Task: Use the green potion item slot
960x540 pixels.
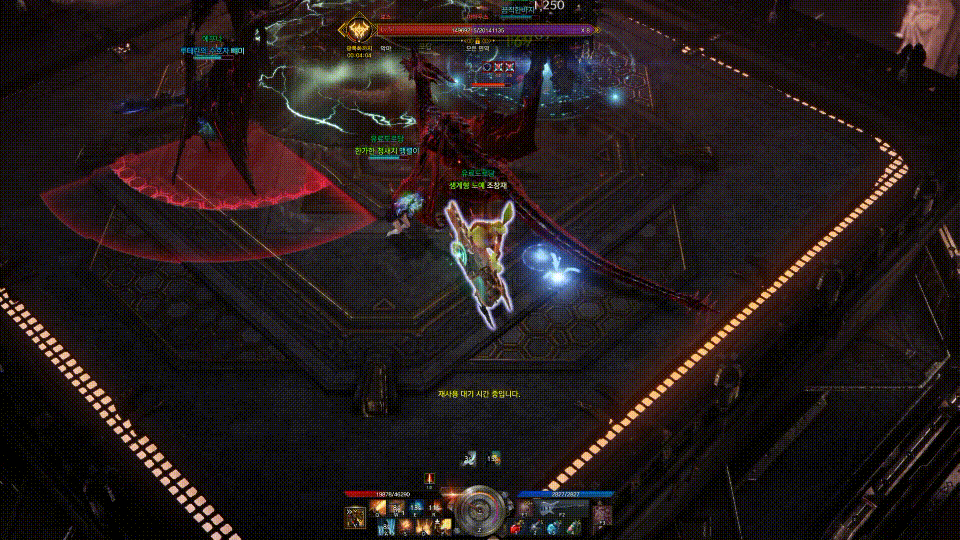Action: pyautogui.click(x=574, y=528)
